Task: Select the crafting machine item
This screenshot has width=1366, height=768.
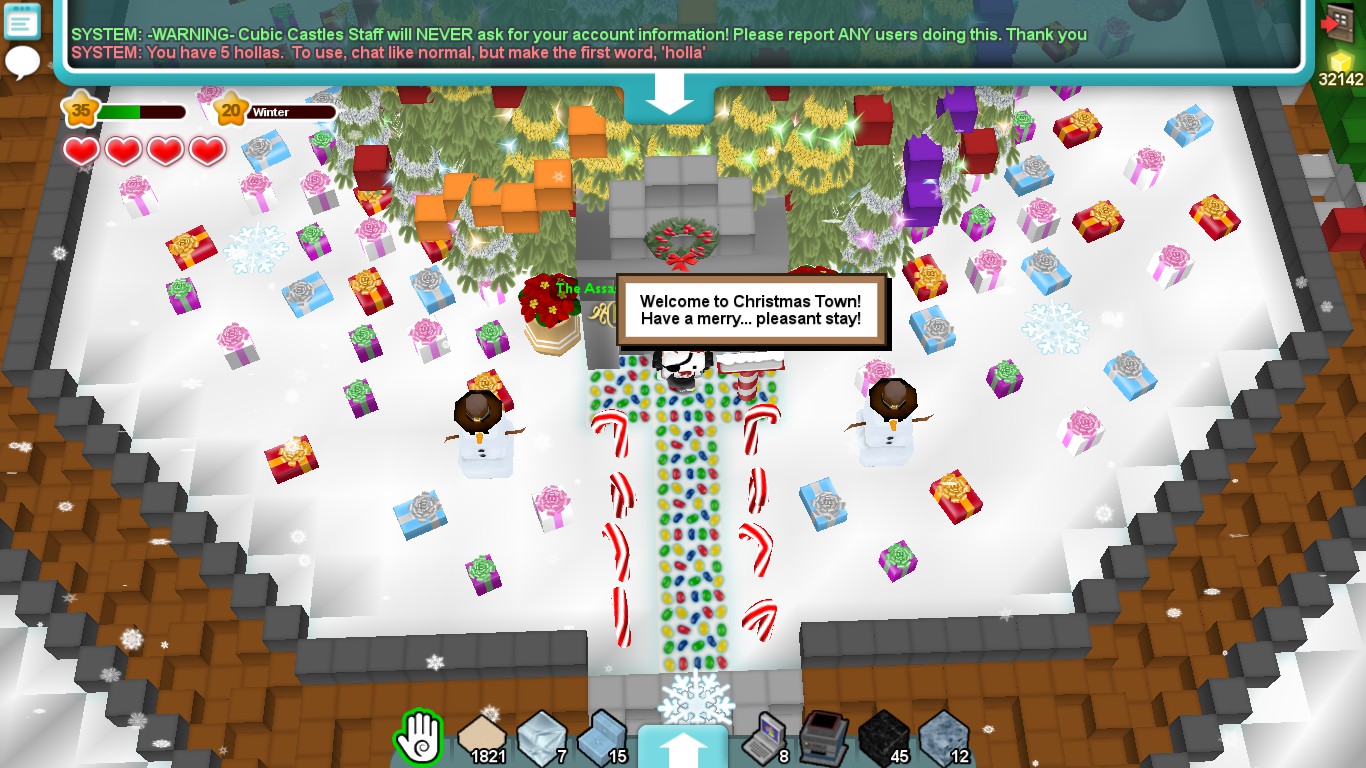Action: [823, 735]
